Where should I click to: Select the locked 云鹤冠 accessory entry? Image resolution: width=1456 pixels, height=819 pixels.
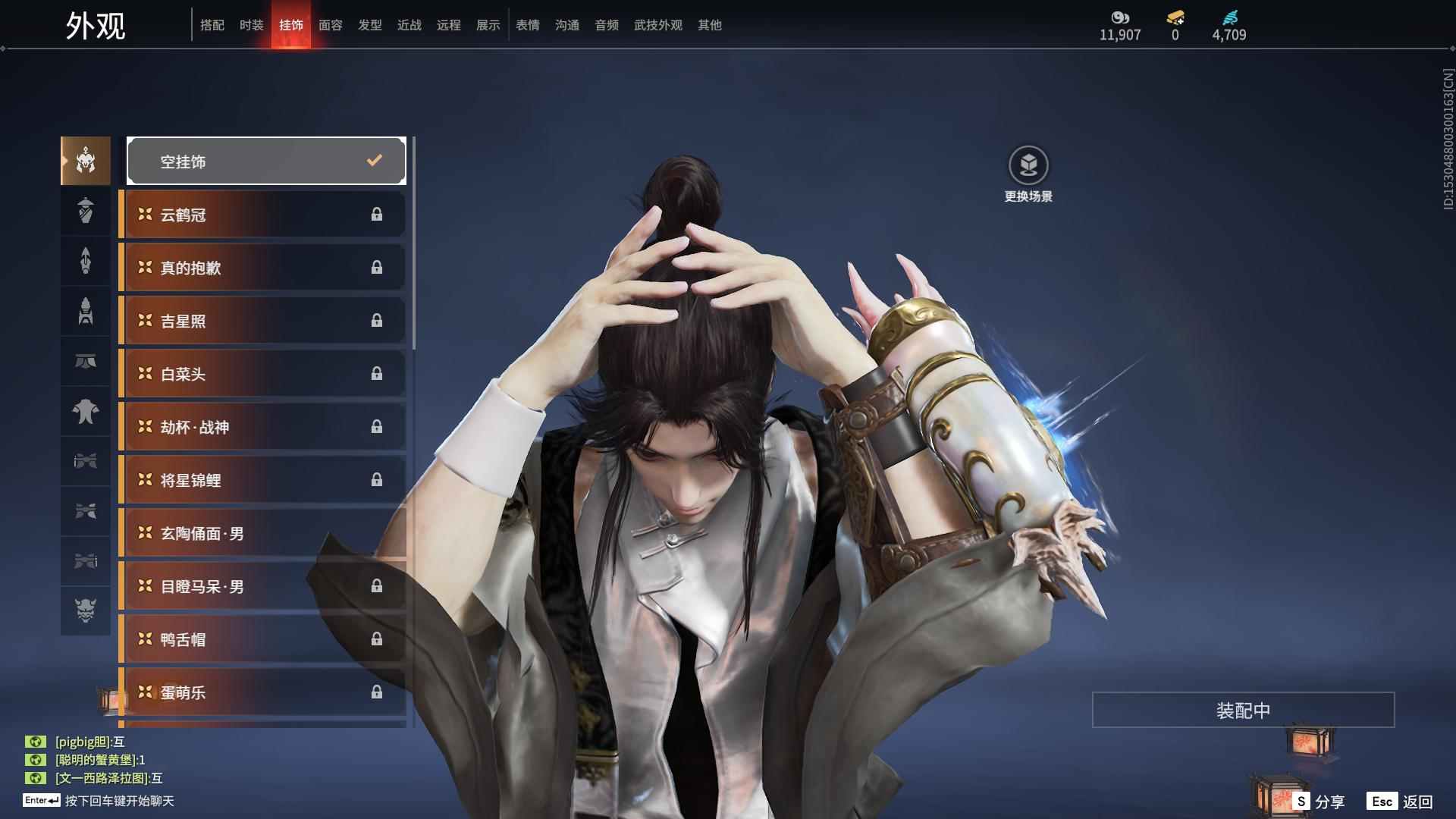[x=262, y=215]
